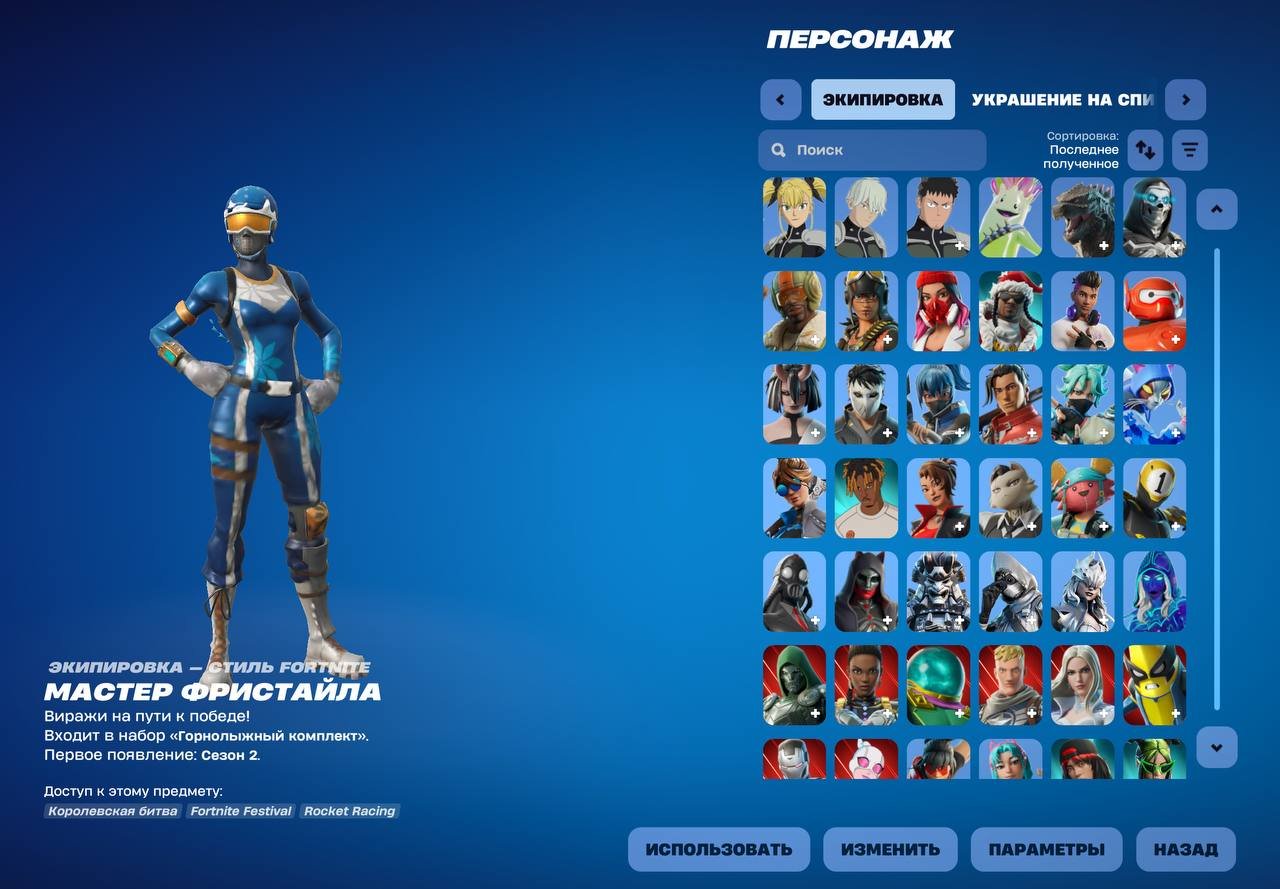1280x889 pixels.
Task: Select the Doctor Doom skin icon
Action: (x=794, y=685)
